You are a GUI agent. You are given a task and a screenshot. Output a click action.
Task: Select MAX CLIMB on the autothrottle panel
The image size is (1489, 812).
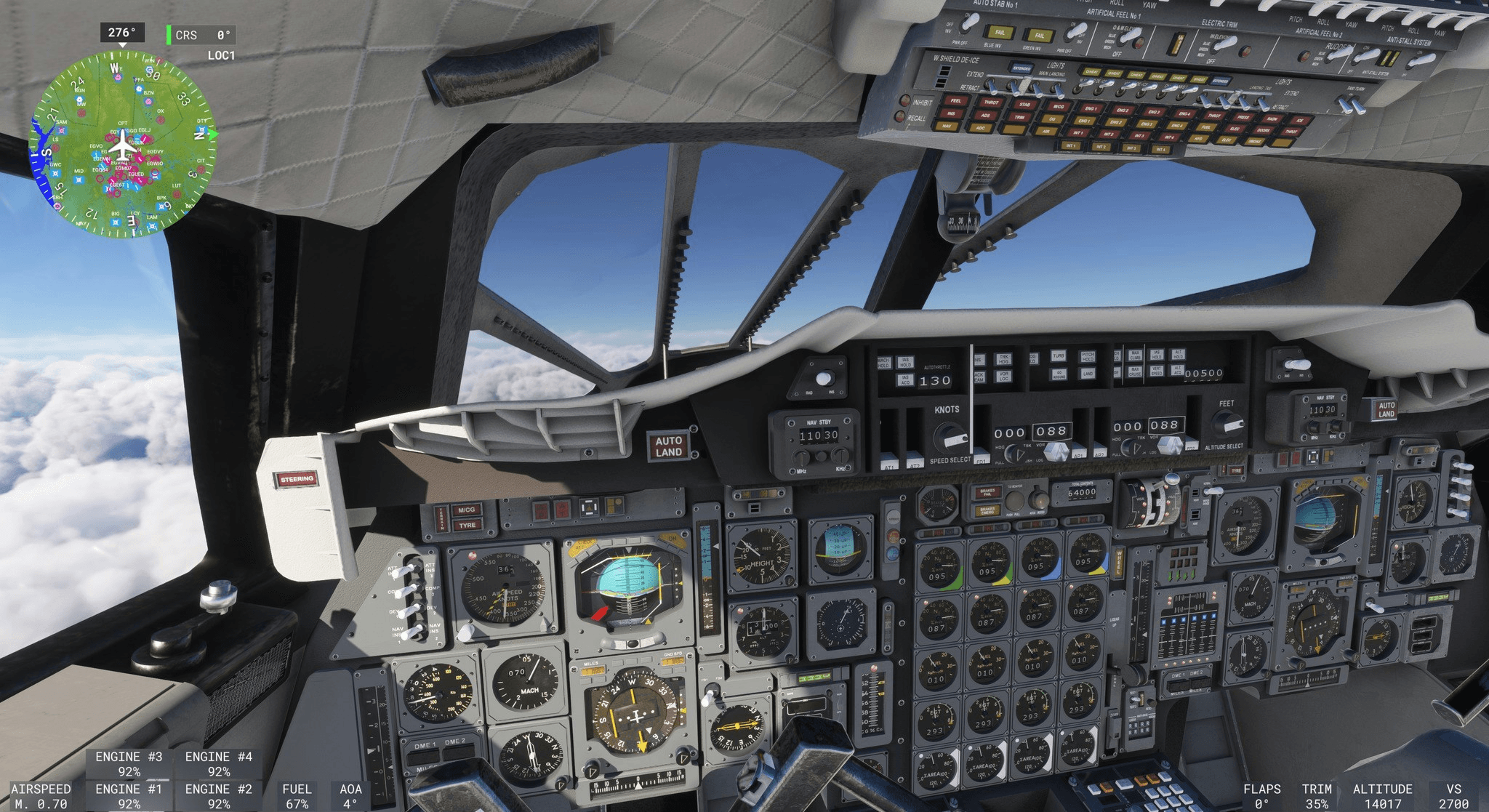[1136, 356]
